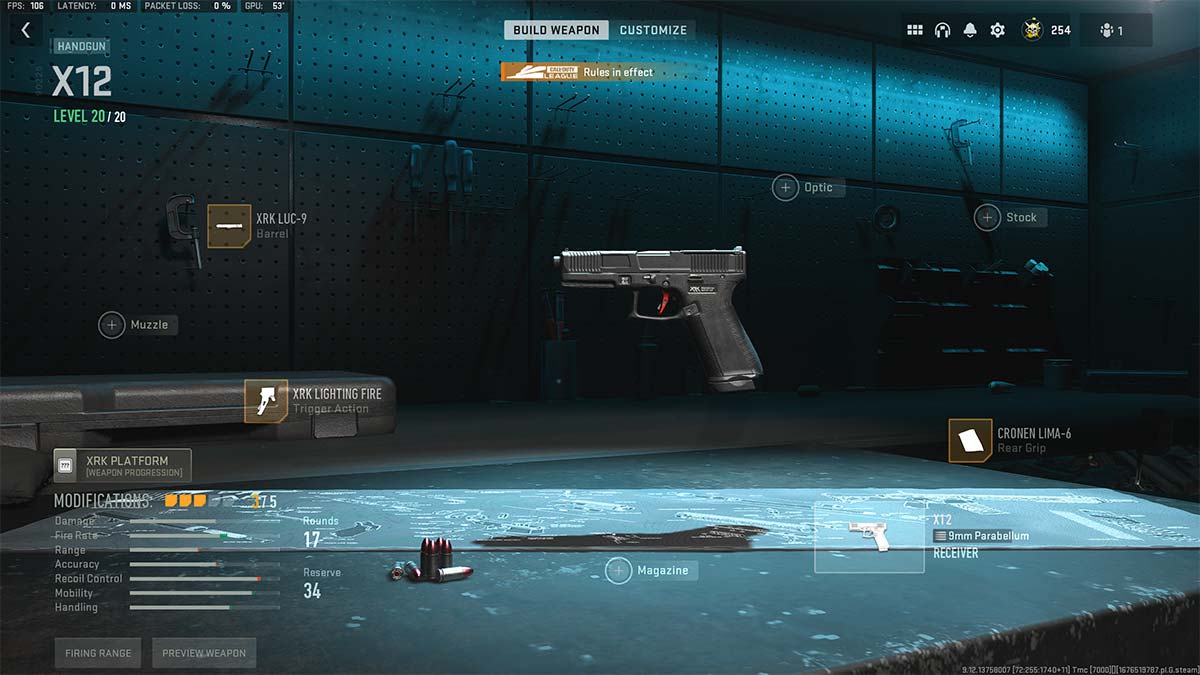Viewport: 1200px width, 675px height.
Task: Open settings with the gear icon
Action: coord(997,30)
